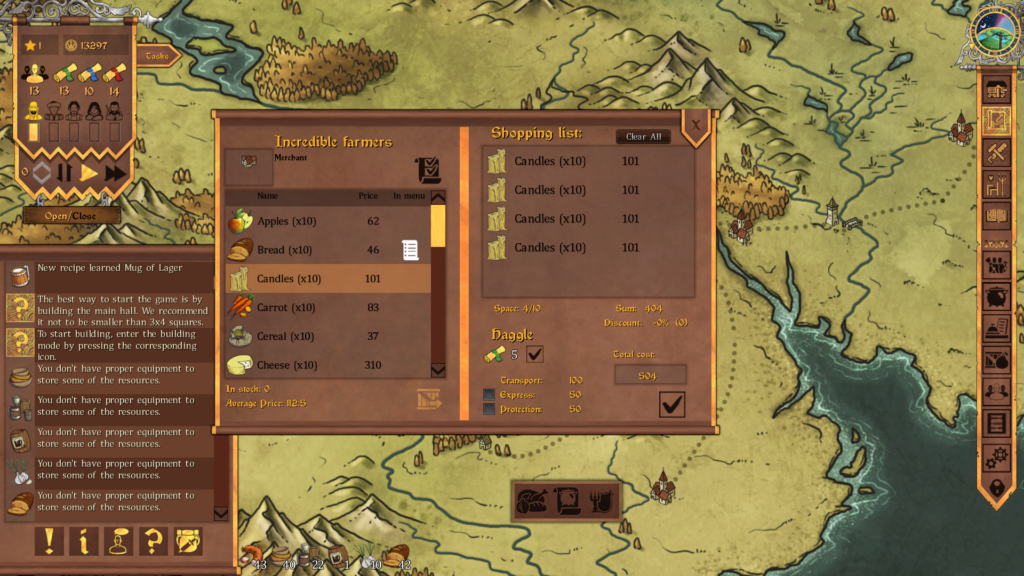This screenshot has width=1024, height=576.
Task: Confirm the purchase with the large checkmark
Action: click(672, 404)
